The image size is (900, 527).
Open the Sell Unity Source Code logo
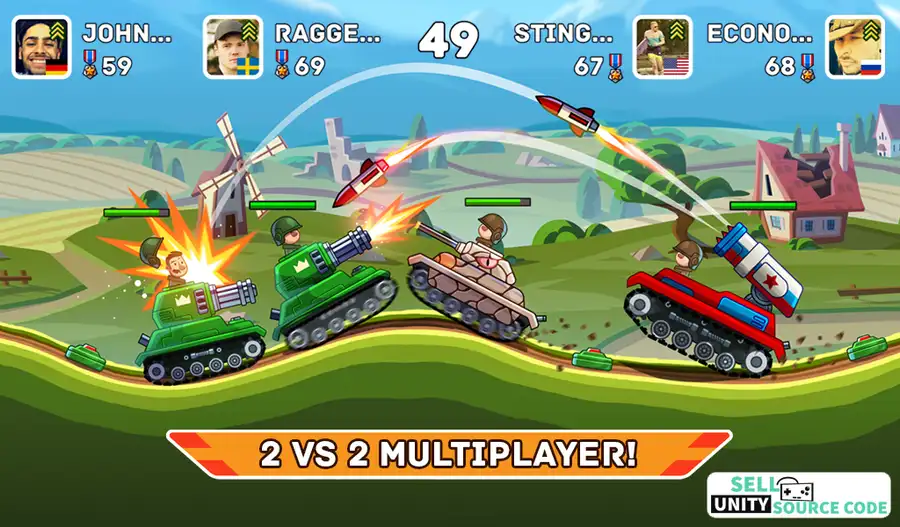click(x=798, y=495)
